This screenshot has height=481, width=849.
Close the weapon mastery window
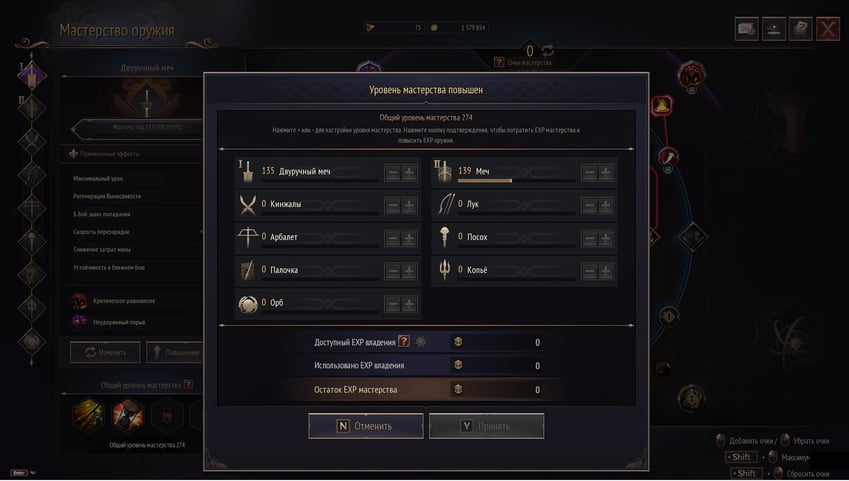[x=827, y=29]
